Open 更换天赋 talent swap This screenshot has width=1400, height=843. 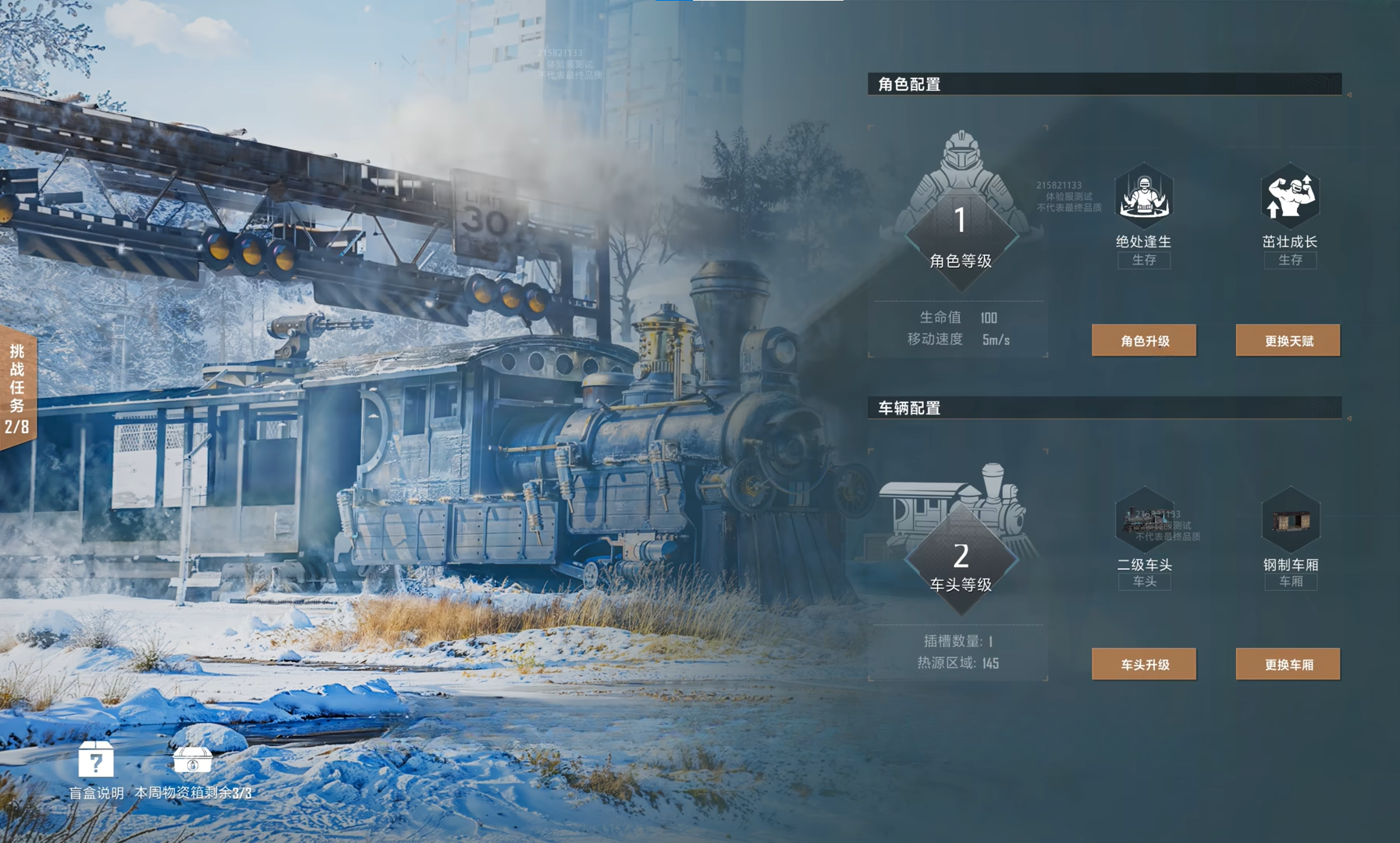coord(1288,340)
